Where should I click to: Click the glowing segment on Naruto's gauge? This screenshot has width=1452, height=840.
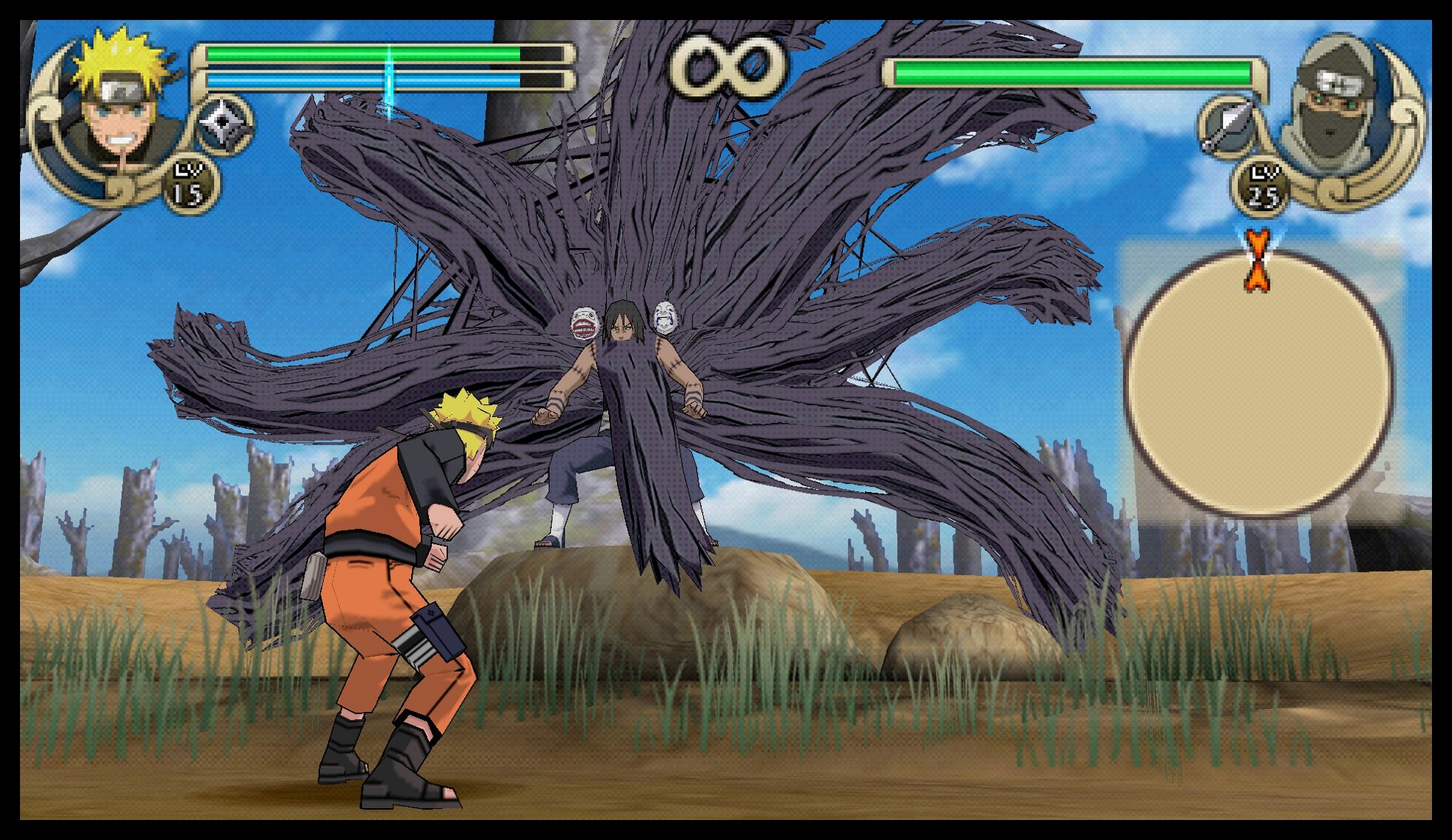387,70
